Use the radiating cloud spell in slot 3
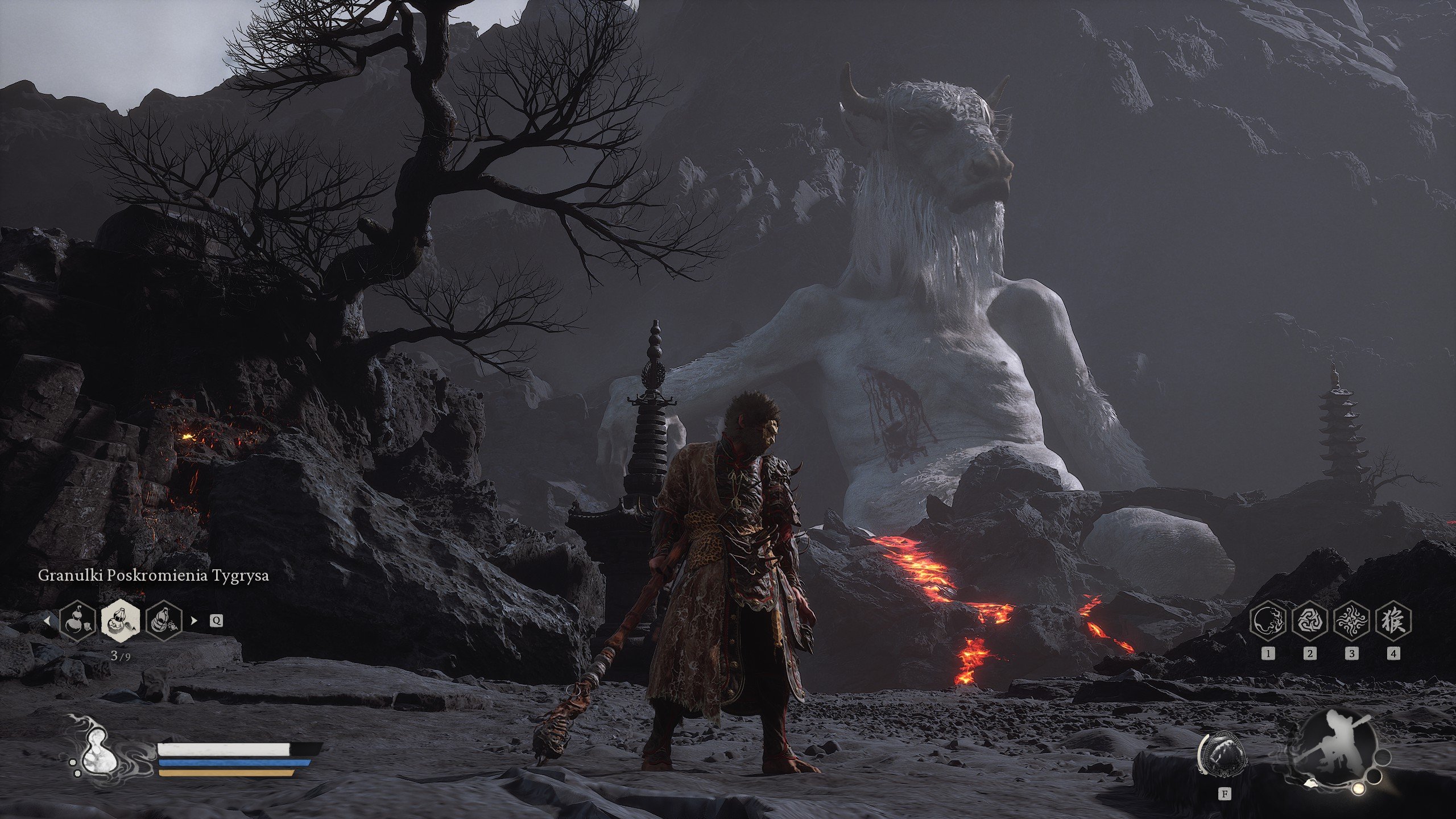The height and width of the screenshot is (819, 1456). [x=1351, y=620]
